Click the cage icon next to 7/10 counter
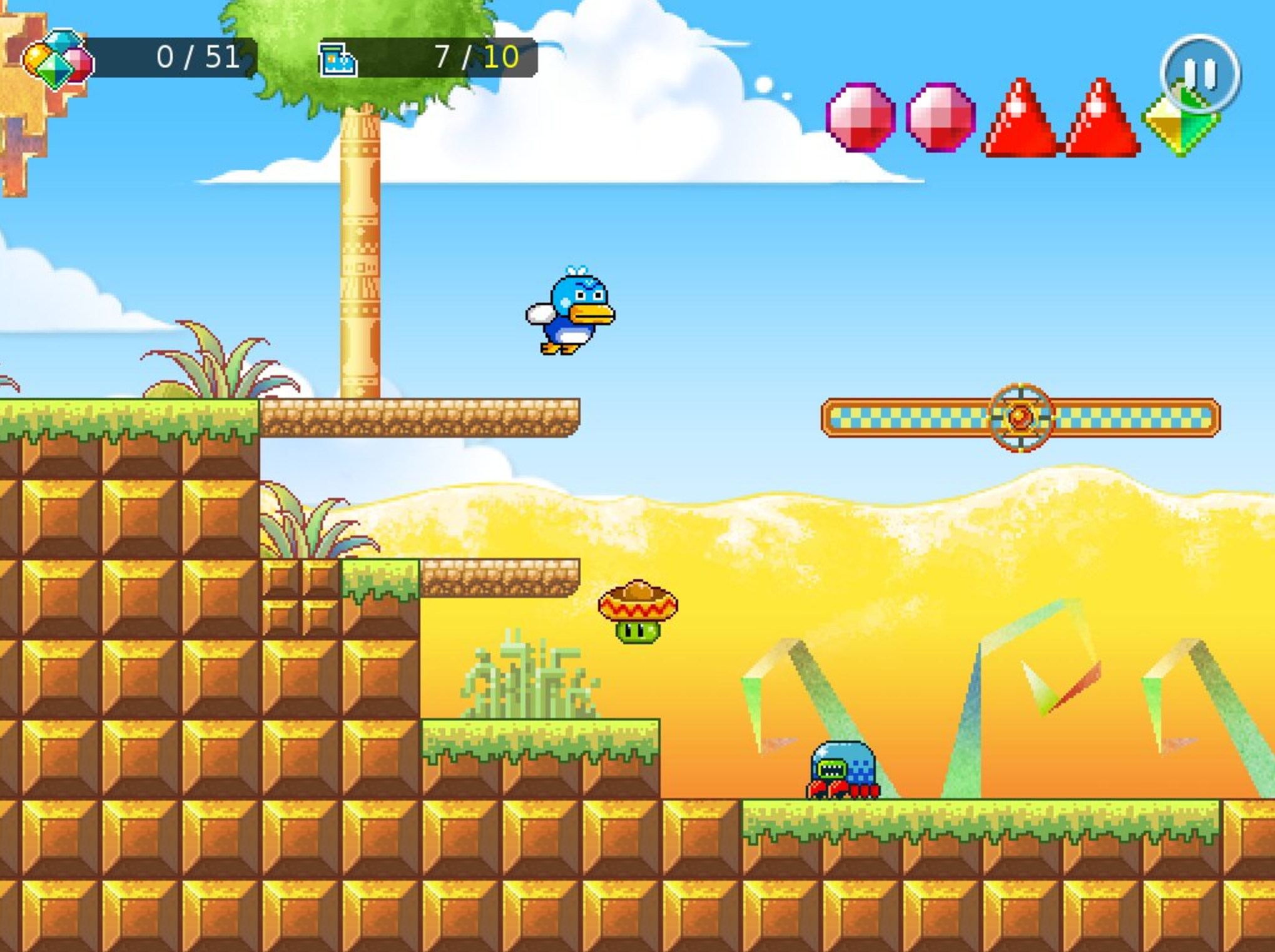The image size is (1275, 952). 336,59
